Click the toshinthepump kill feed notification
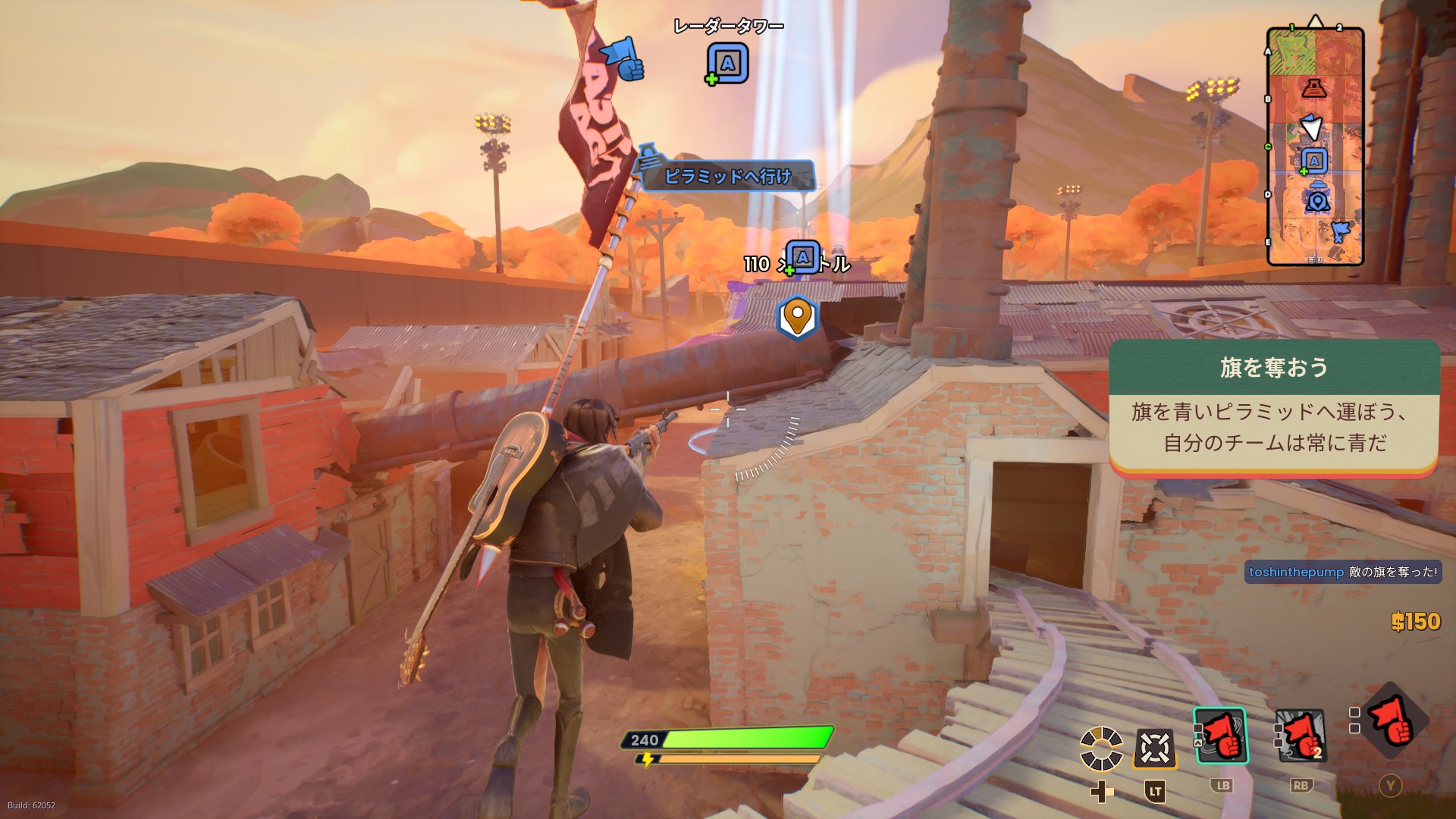Screen dimensions: 1456x819 (x=1343, y=572)
